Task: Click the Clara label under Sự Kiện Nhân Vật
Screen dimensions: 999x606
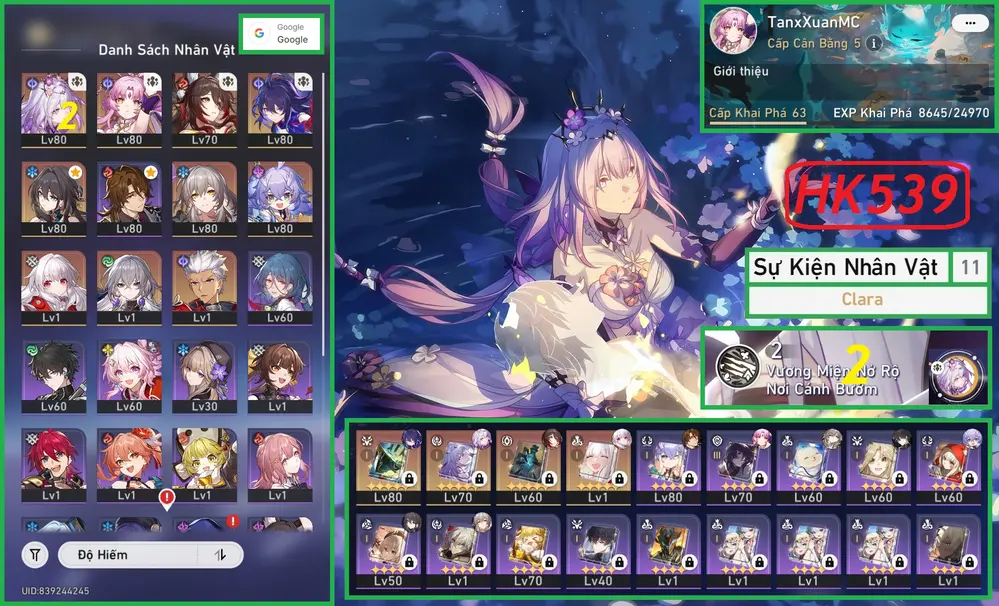Action: (862, 299)
